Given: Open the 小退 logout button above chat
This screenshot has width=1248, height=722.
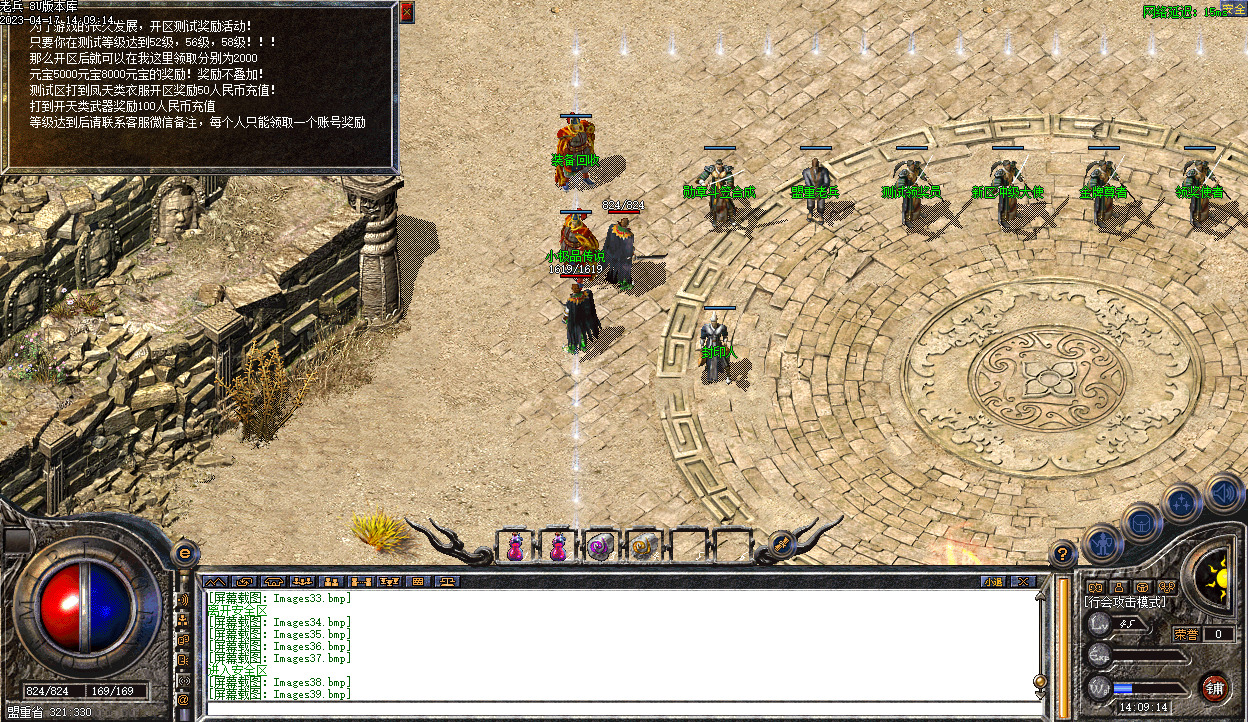Looking at the screenshot, I should [x=992, y=581].
